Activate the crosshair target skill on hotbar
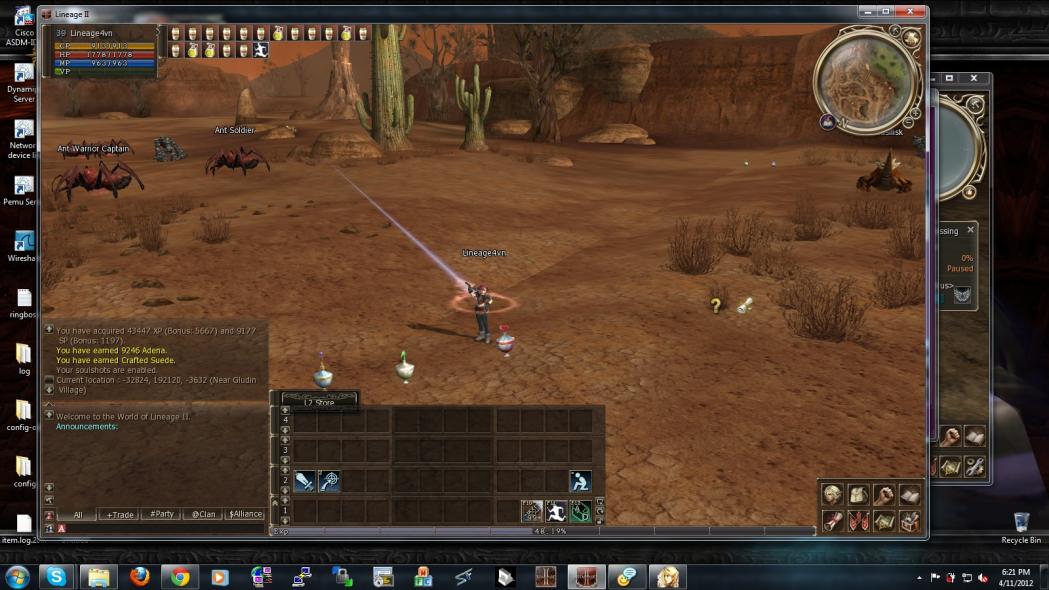 pos(330,481)
